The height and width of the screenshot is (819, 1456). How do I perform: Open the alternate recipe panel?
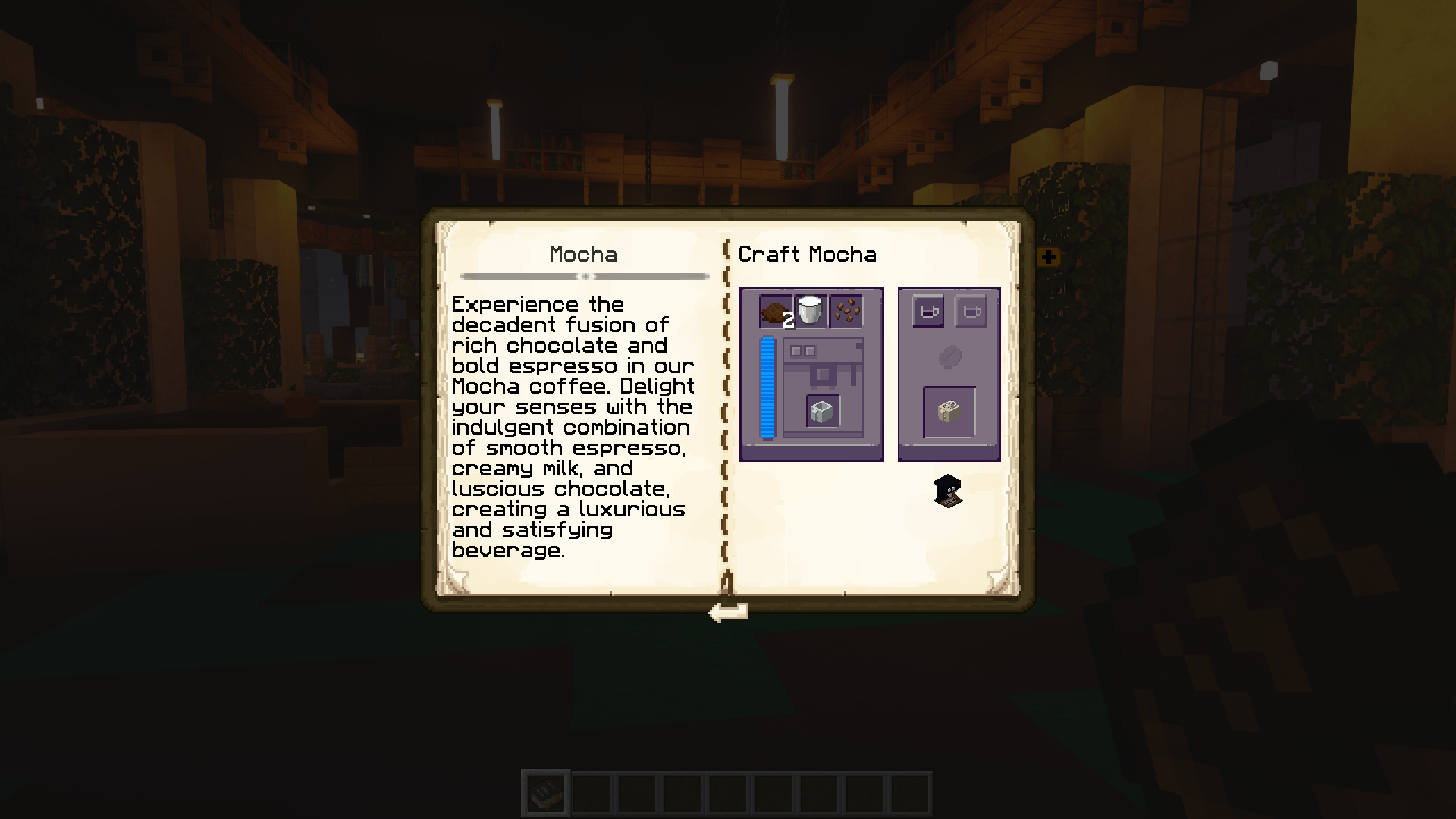(x=949, y=373)
